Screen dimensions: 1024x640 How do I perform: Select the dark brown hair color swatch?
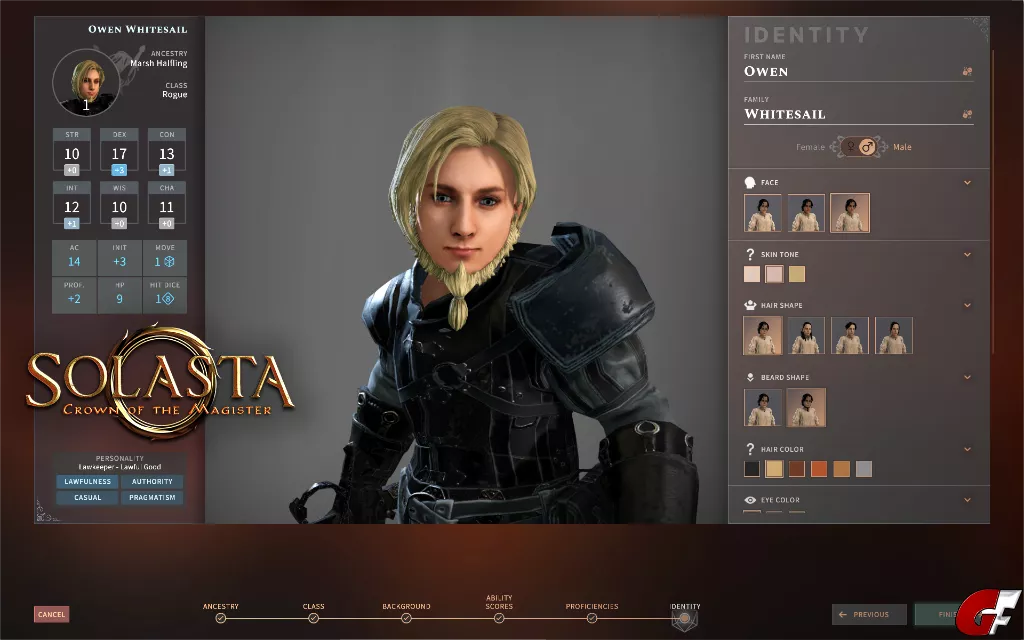click(x=797, y=469)
